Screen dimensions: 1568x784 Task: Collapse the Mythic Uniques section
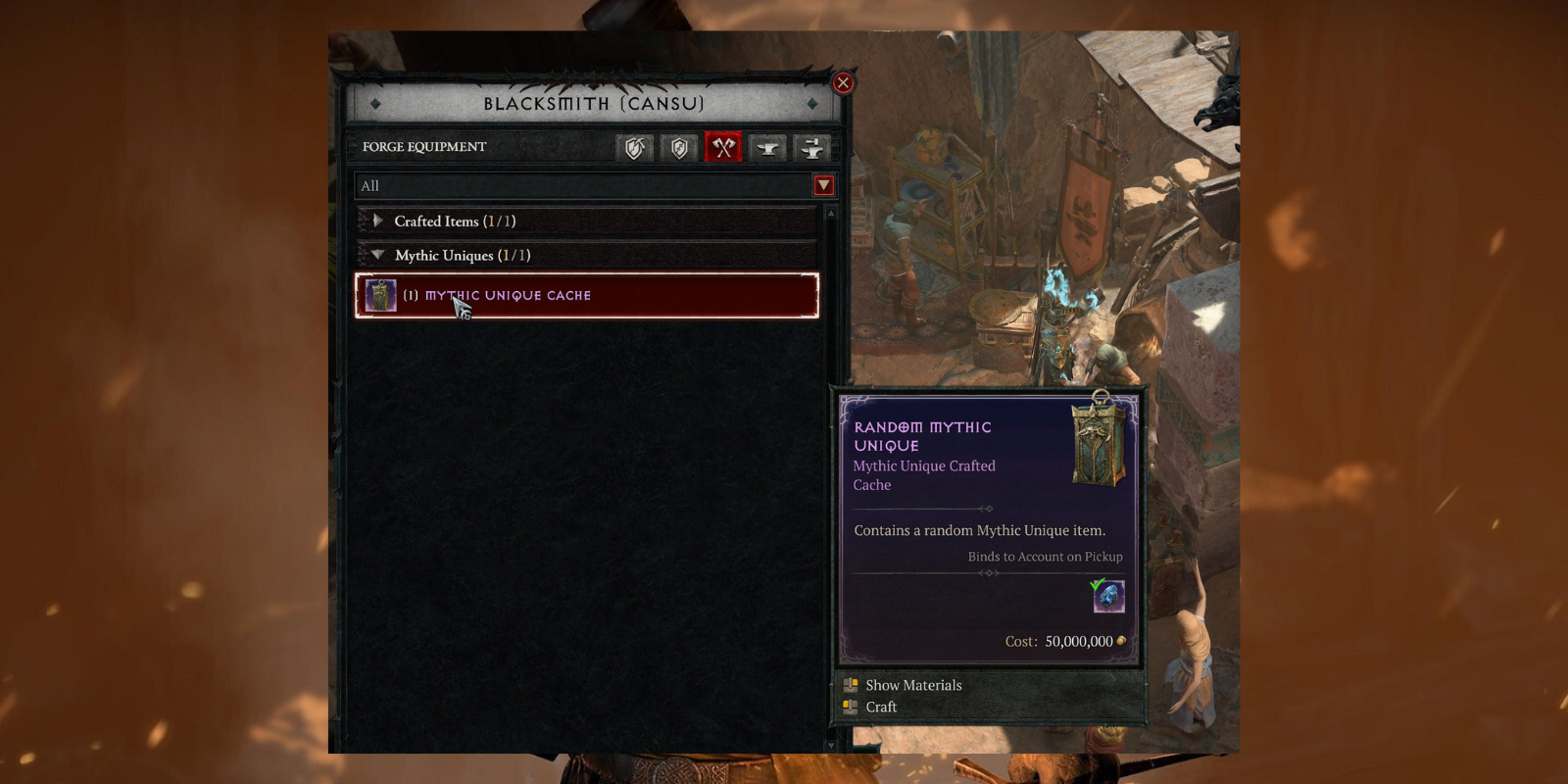[377, 255]
